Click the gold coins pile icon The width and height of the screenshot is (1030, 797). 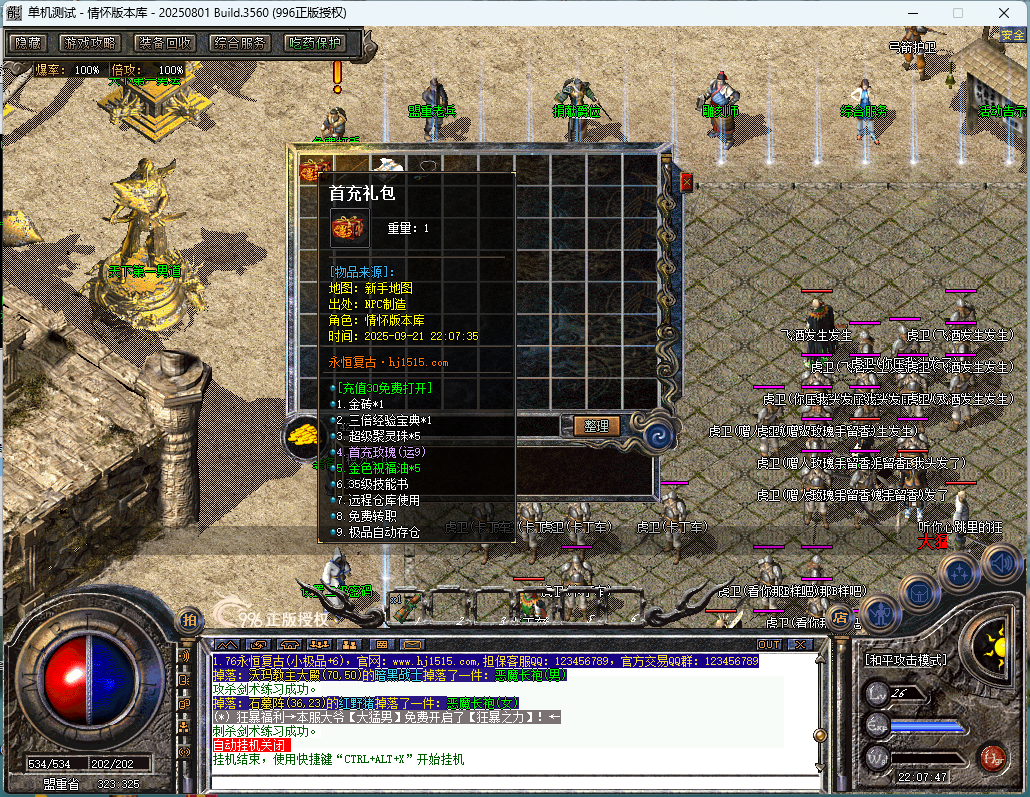tap(301, 434)
